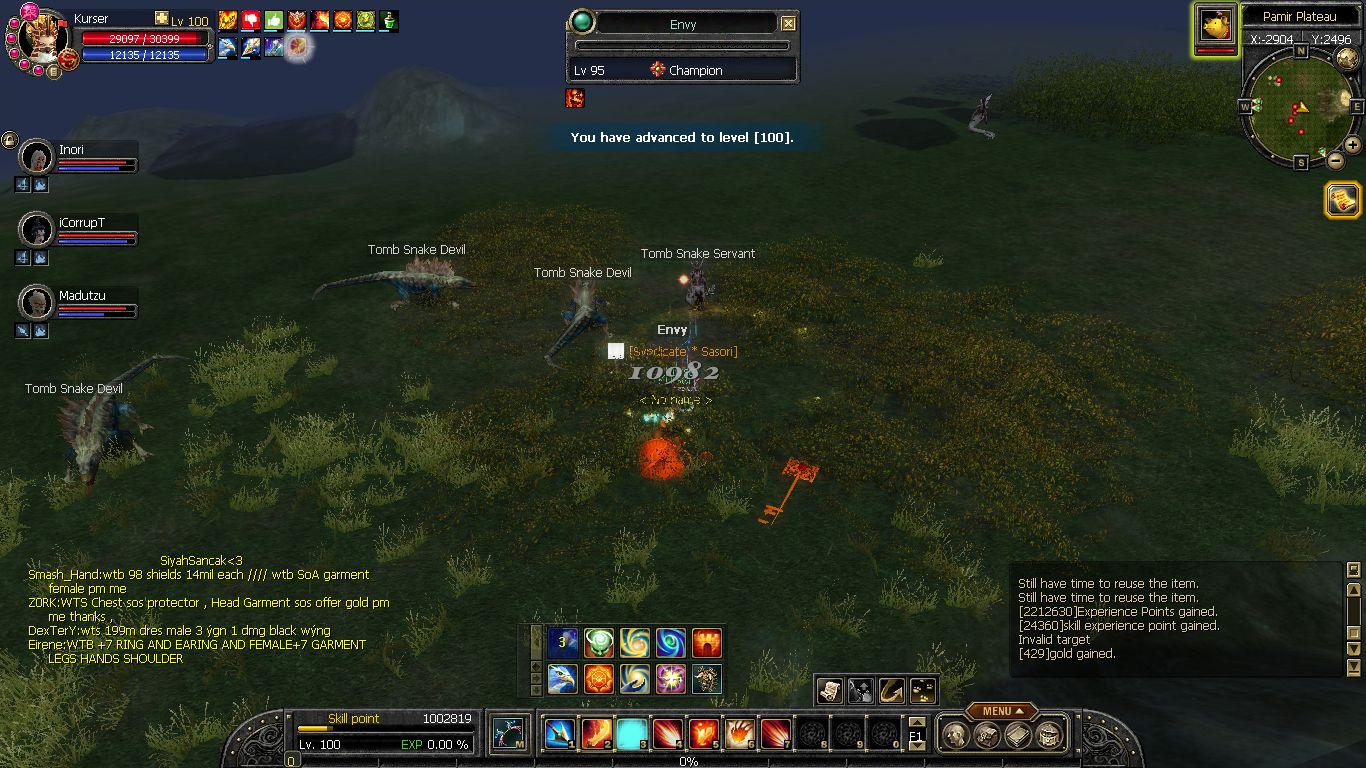1366x768 pixels.
Task: Activate the flaming claw skill in slot 6
Action: point(740,734)
